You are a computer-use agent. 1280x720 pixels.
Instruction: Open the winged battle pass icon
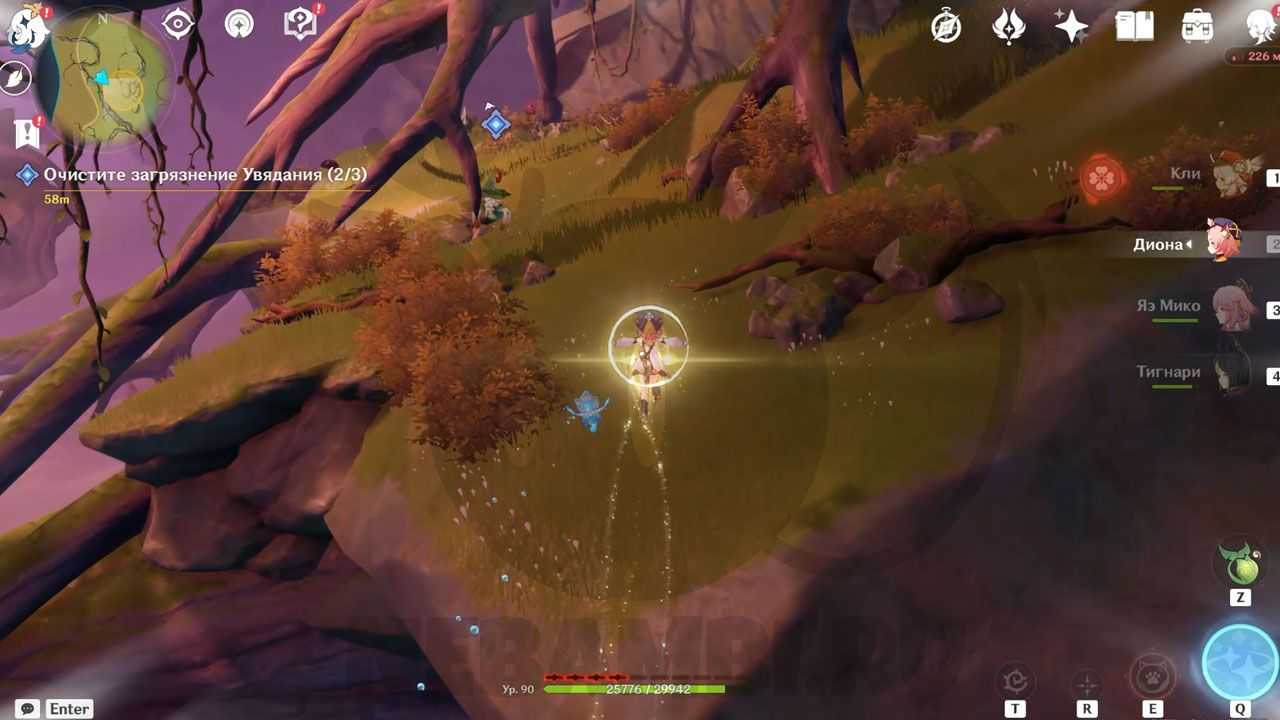1008,27
